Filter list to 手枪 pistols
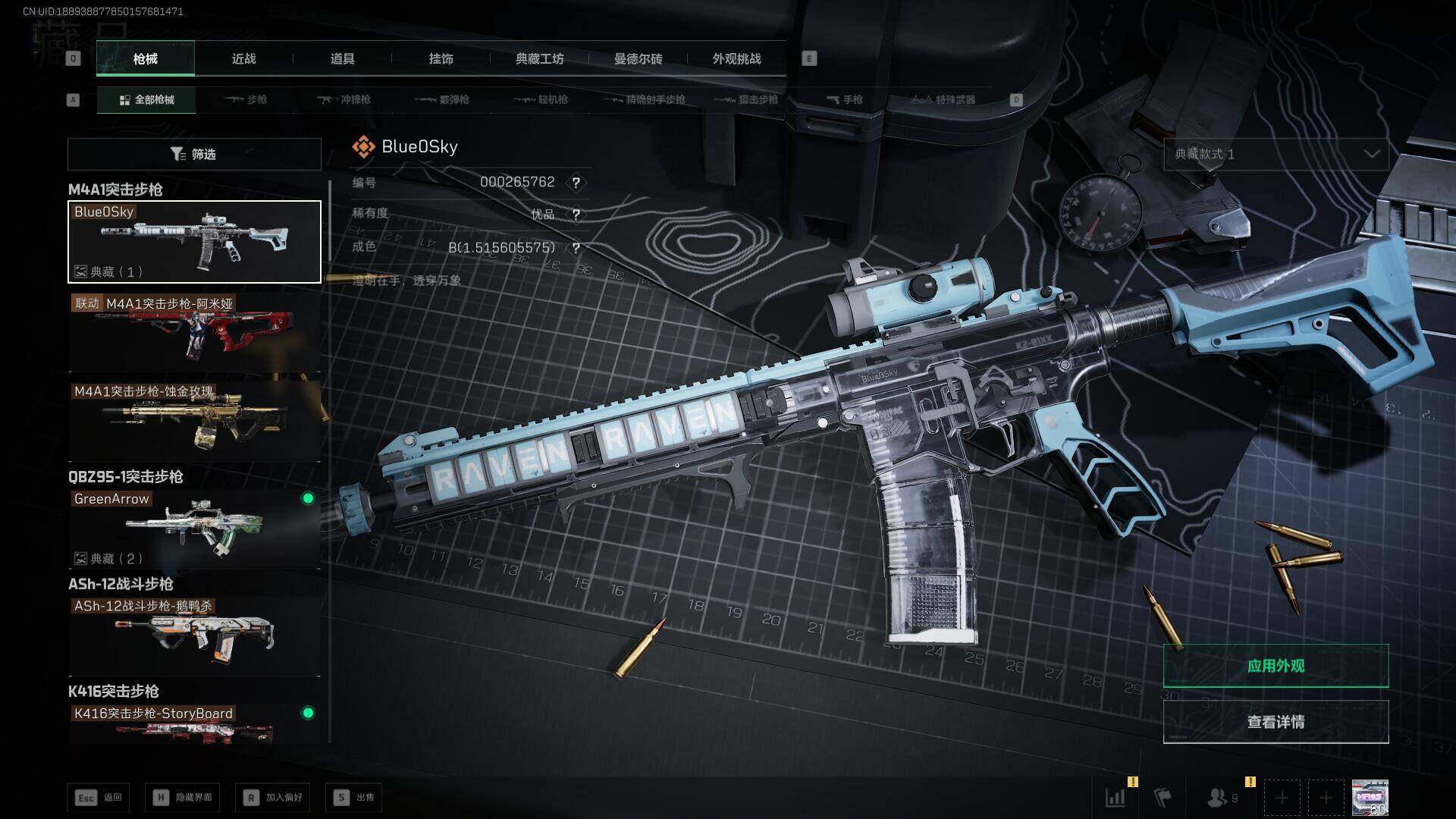The width and height of the screenshot is (1456, 819). pyautogui.click(x=844, y=99)
